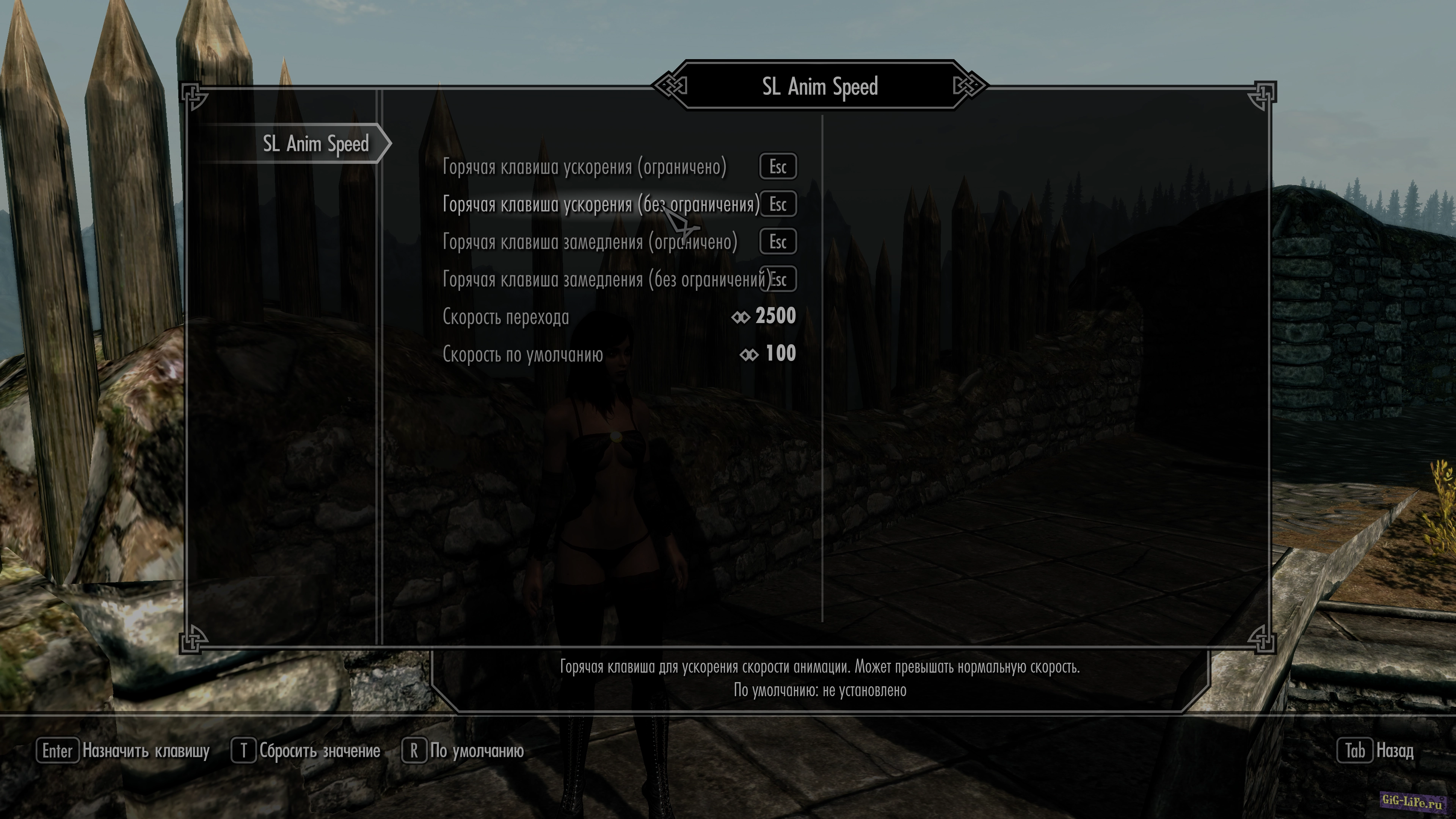This screenshot has width=1456, height=819.
Task: Click 'Назначить клавишу' assign key button
Action: 123,751
